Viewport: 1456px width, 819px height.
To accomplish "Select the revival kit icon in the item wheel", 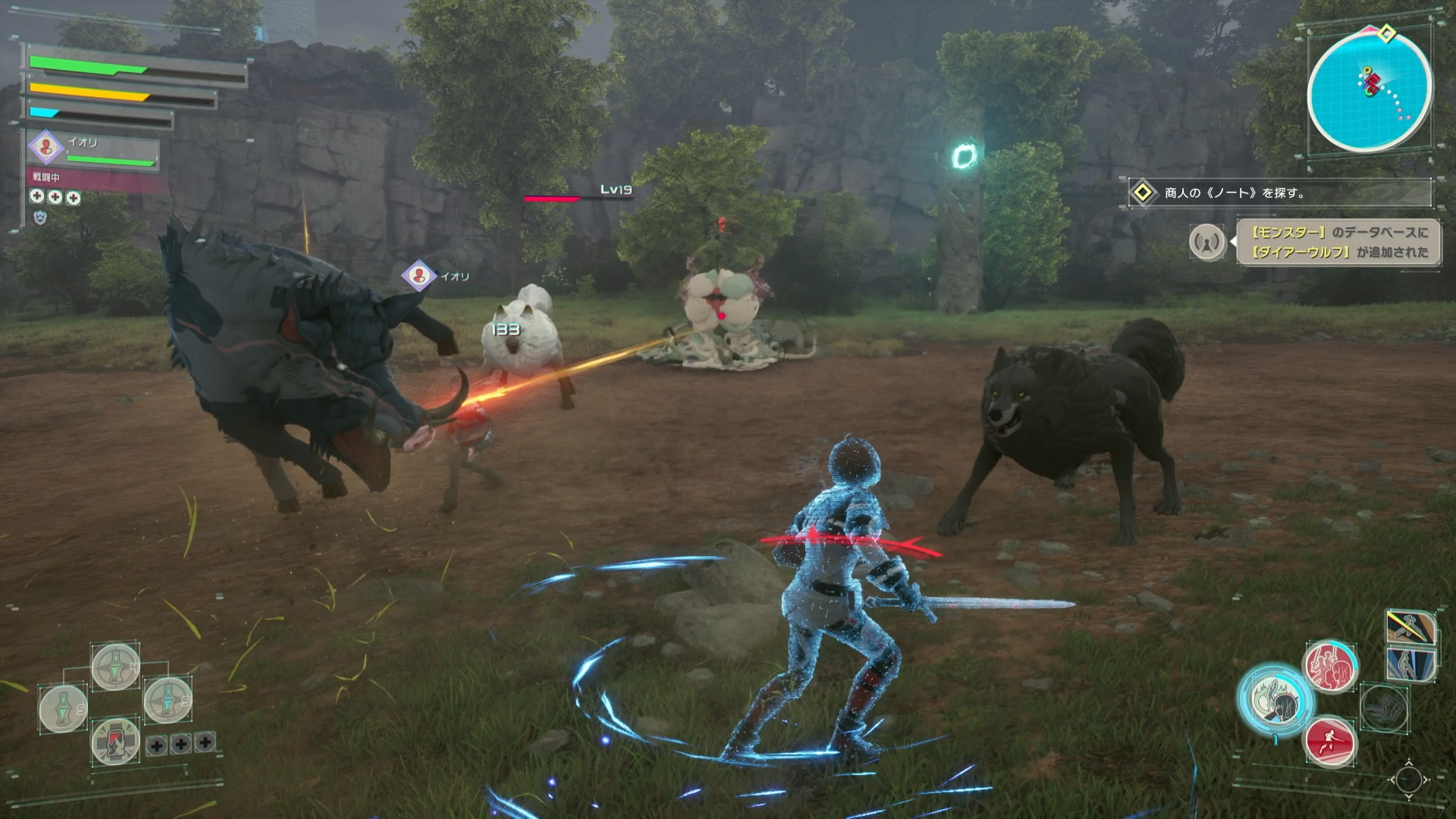I will point(115,743).
